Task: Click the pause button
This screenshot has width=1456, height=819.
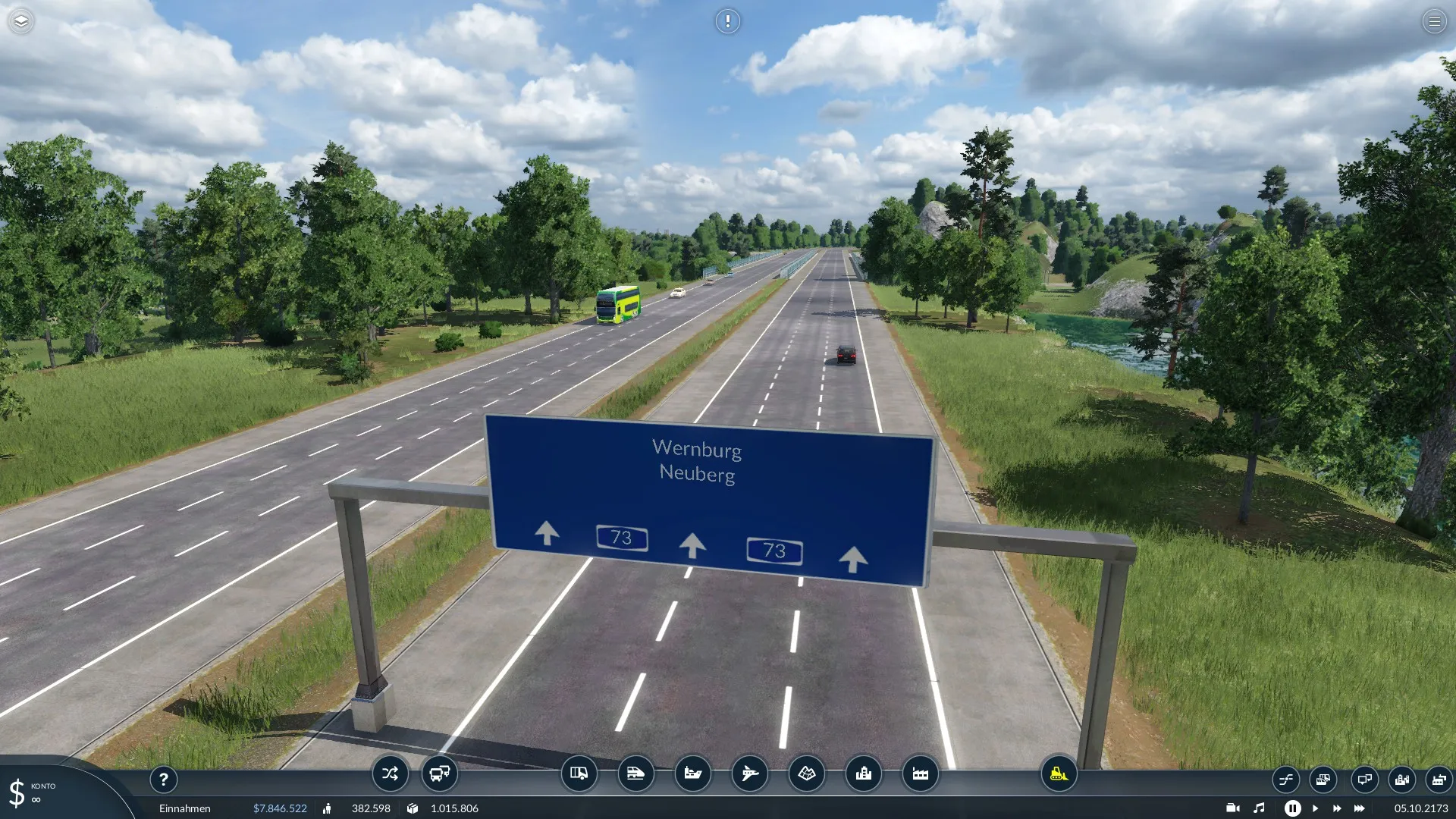Action: (1292, 808)
